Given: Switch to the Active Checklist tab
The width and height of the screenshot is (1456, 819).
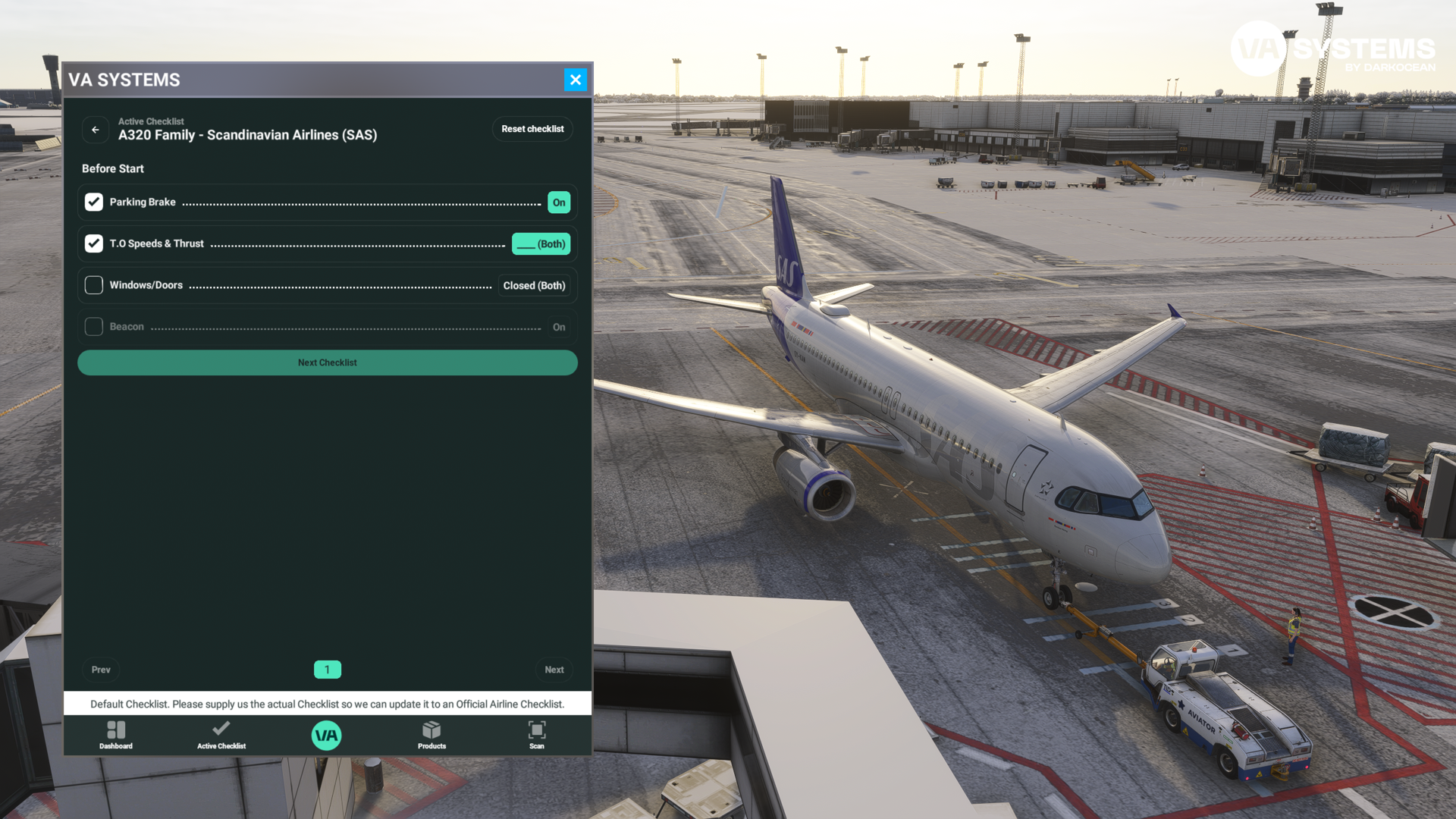Looking at the screenshot, I should 221,735.
